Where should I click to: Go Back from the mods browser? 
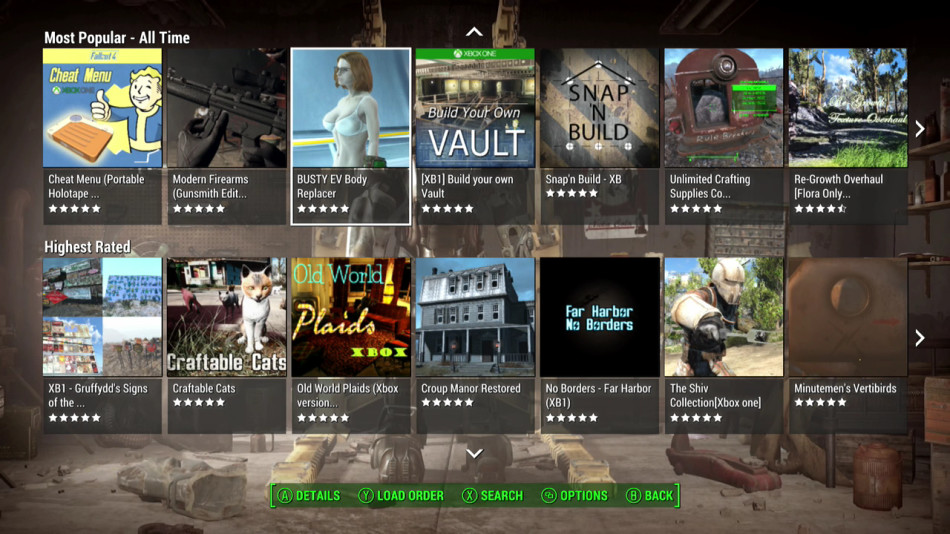pyautogui.click(x=649, y=495)
